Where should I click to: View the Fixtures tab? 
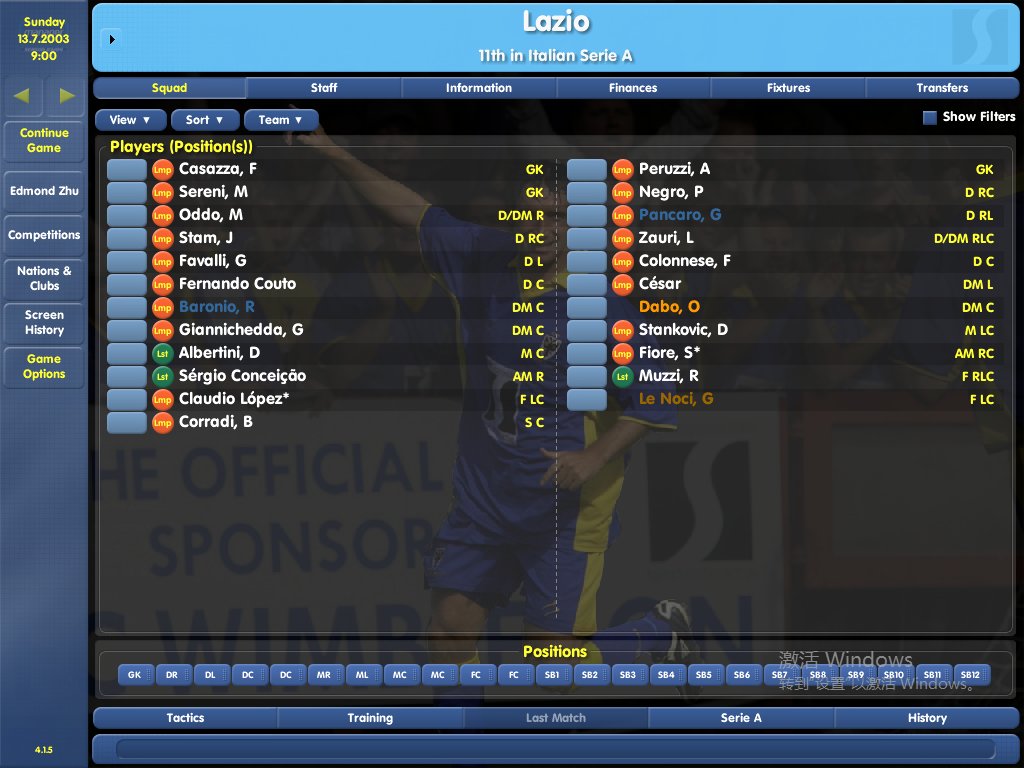[788, 88]
